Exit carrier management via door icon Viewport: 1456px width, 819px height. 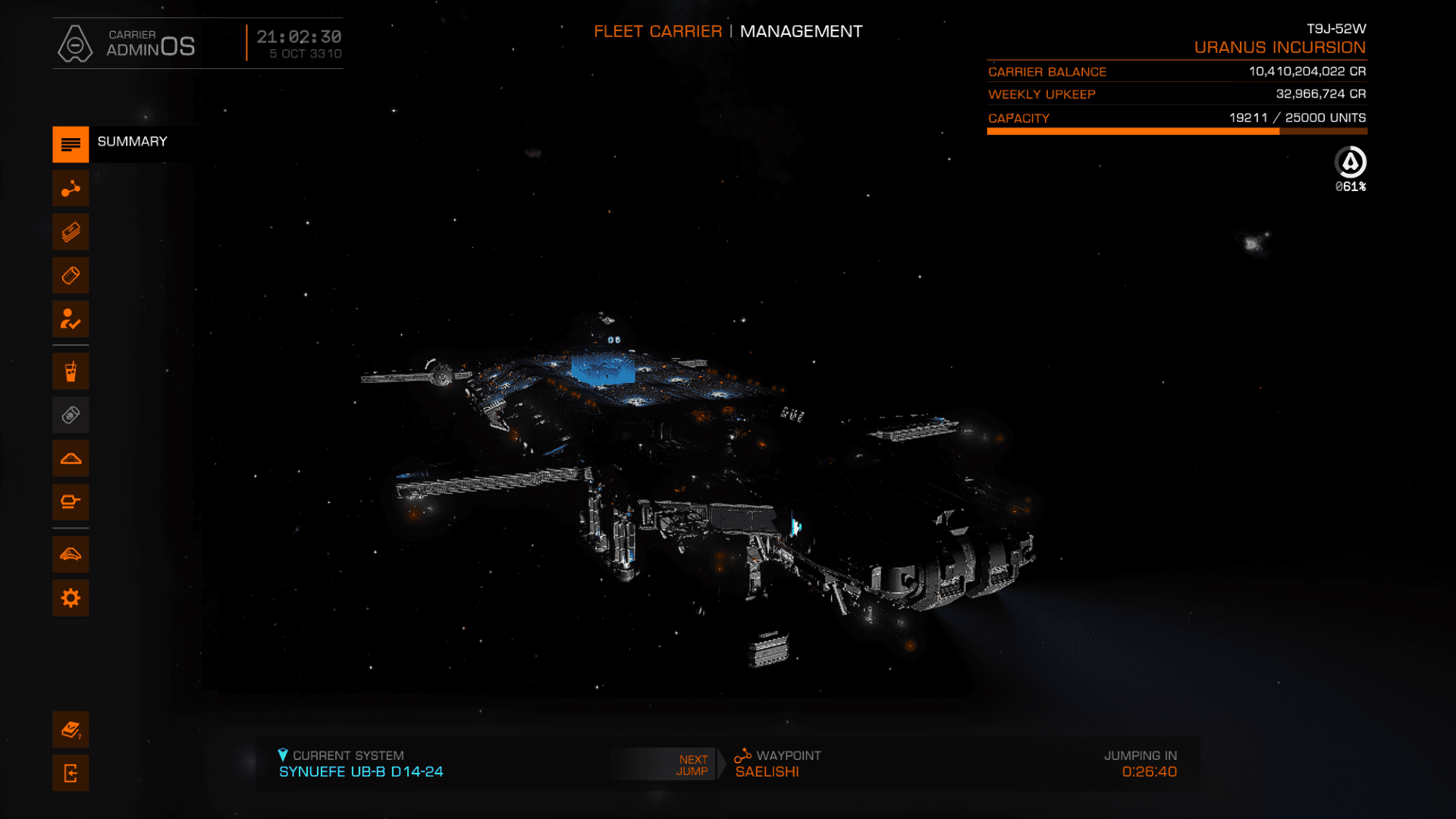point(71,773)
